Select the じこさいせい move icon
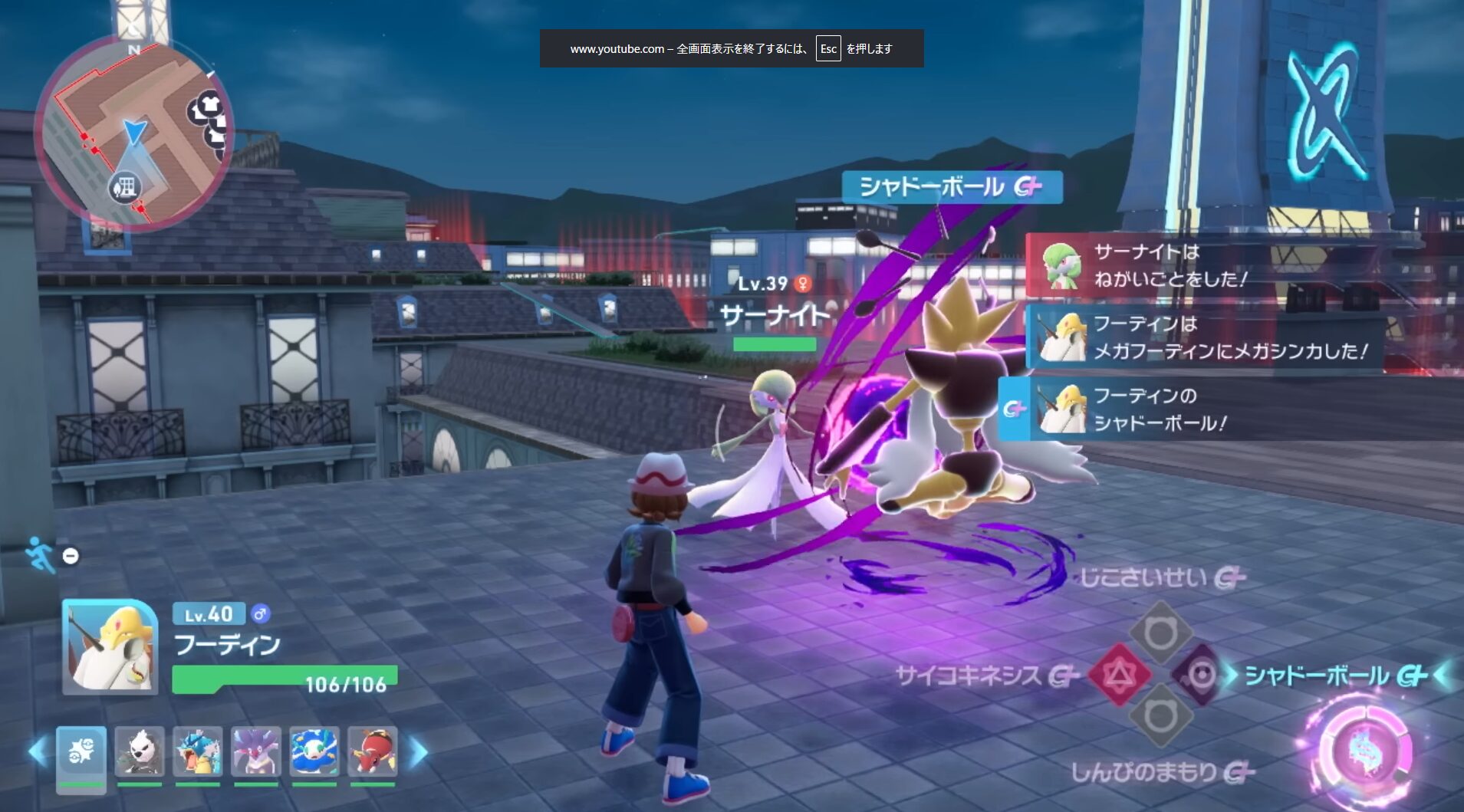 click(1160, 633)
